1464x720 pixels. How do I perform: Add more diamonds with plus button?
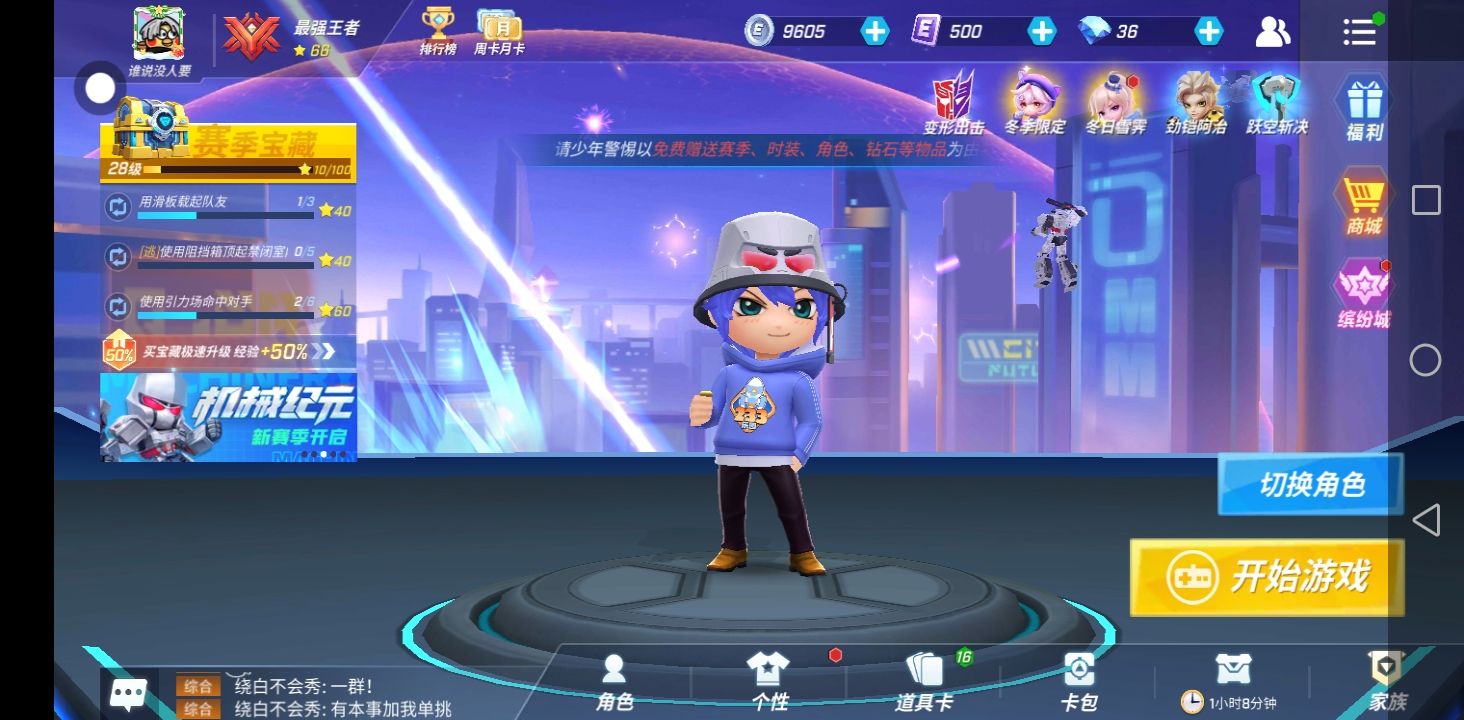pyautogui.click(x=1209, y=31)
